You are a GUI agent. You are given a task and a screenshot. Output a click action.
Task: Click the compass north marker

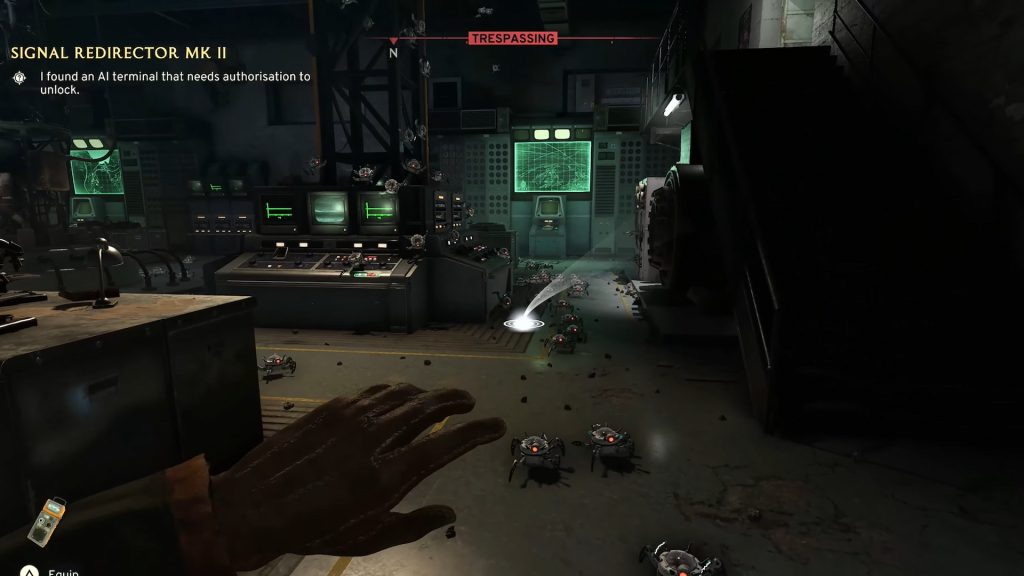(393, 50)
